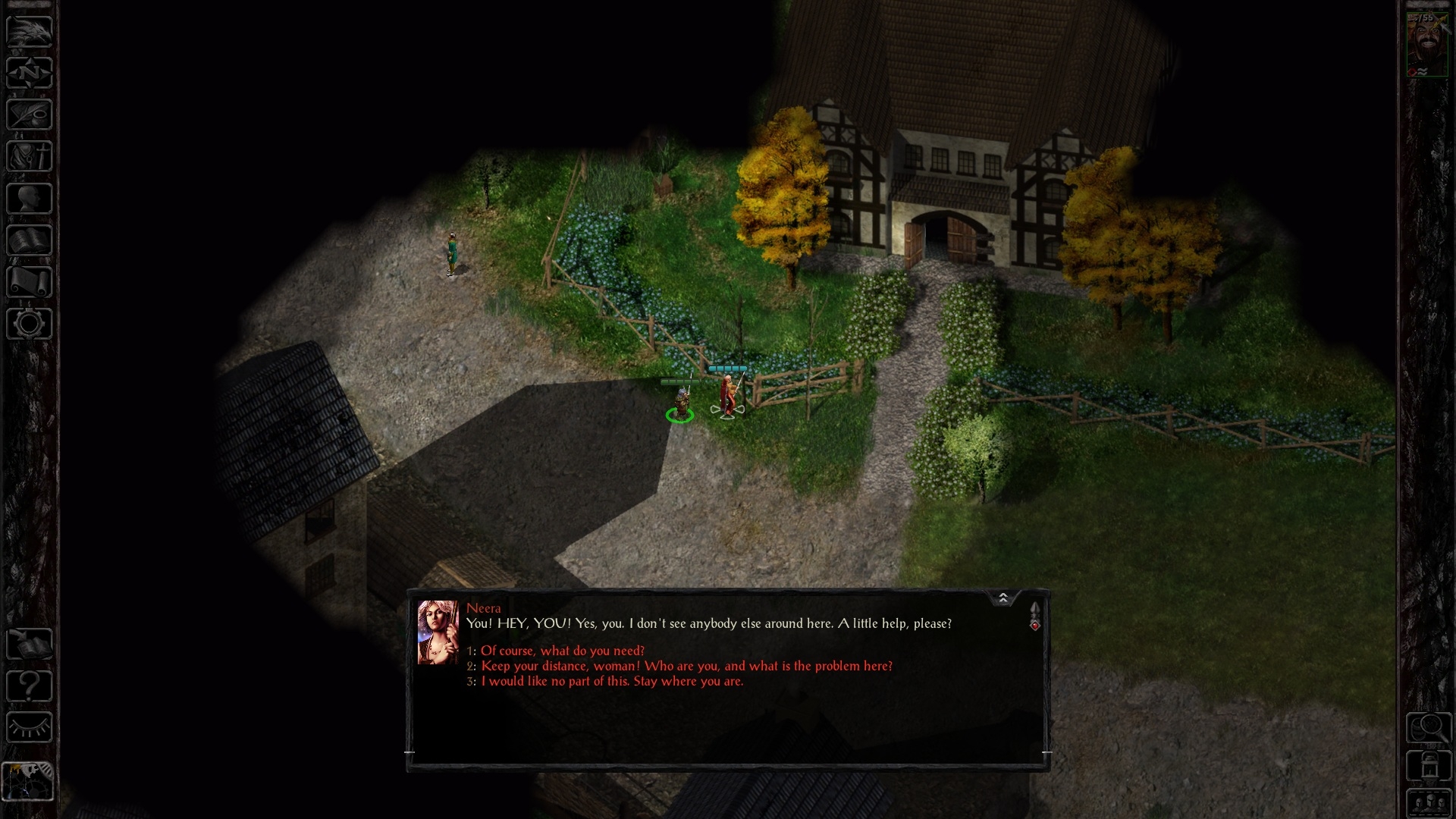Show the character record with the head icon
The width and height of the screenshot is (1456, 819).
[30, 199]
